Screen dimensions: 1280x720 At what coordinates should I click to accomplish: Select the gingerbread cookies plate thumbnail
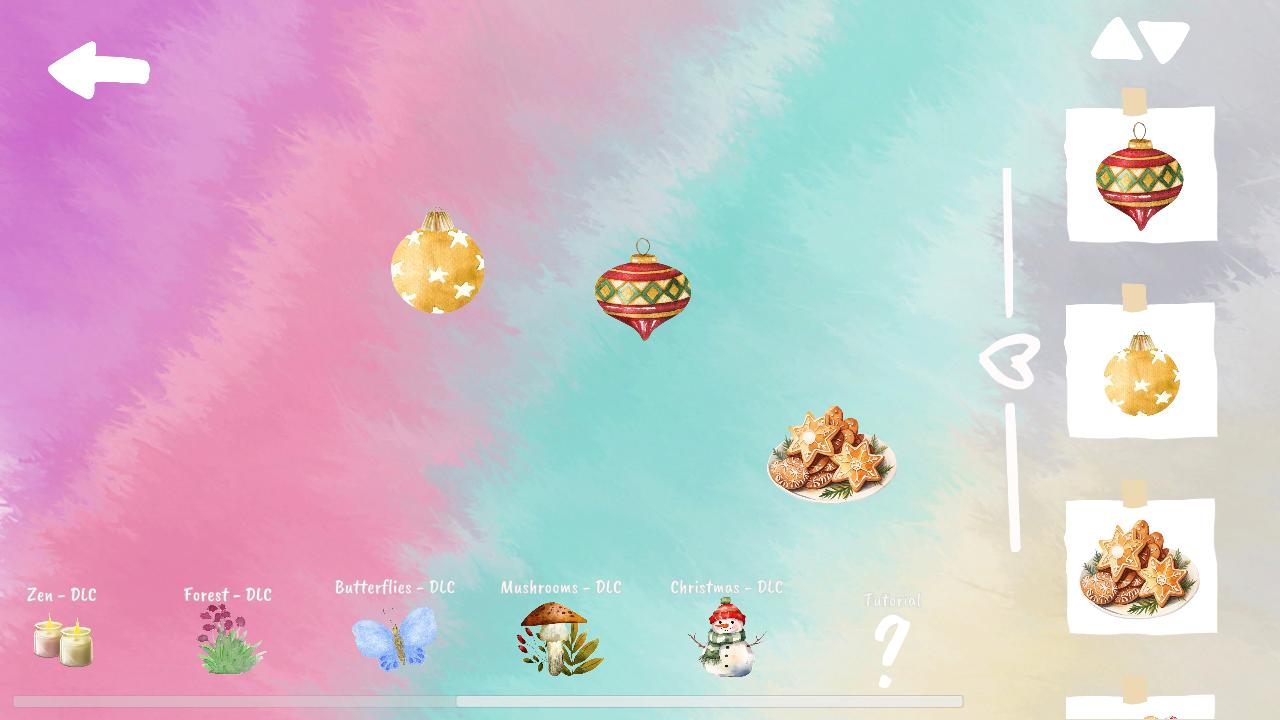pos(1142,568)
